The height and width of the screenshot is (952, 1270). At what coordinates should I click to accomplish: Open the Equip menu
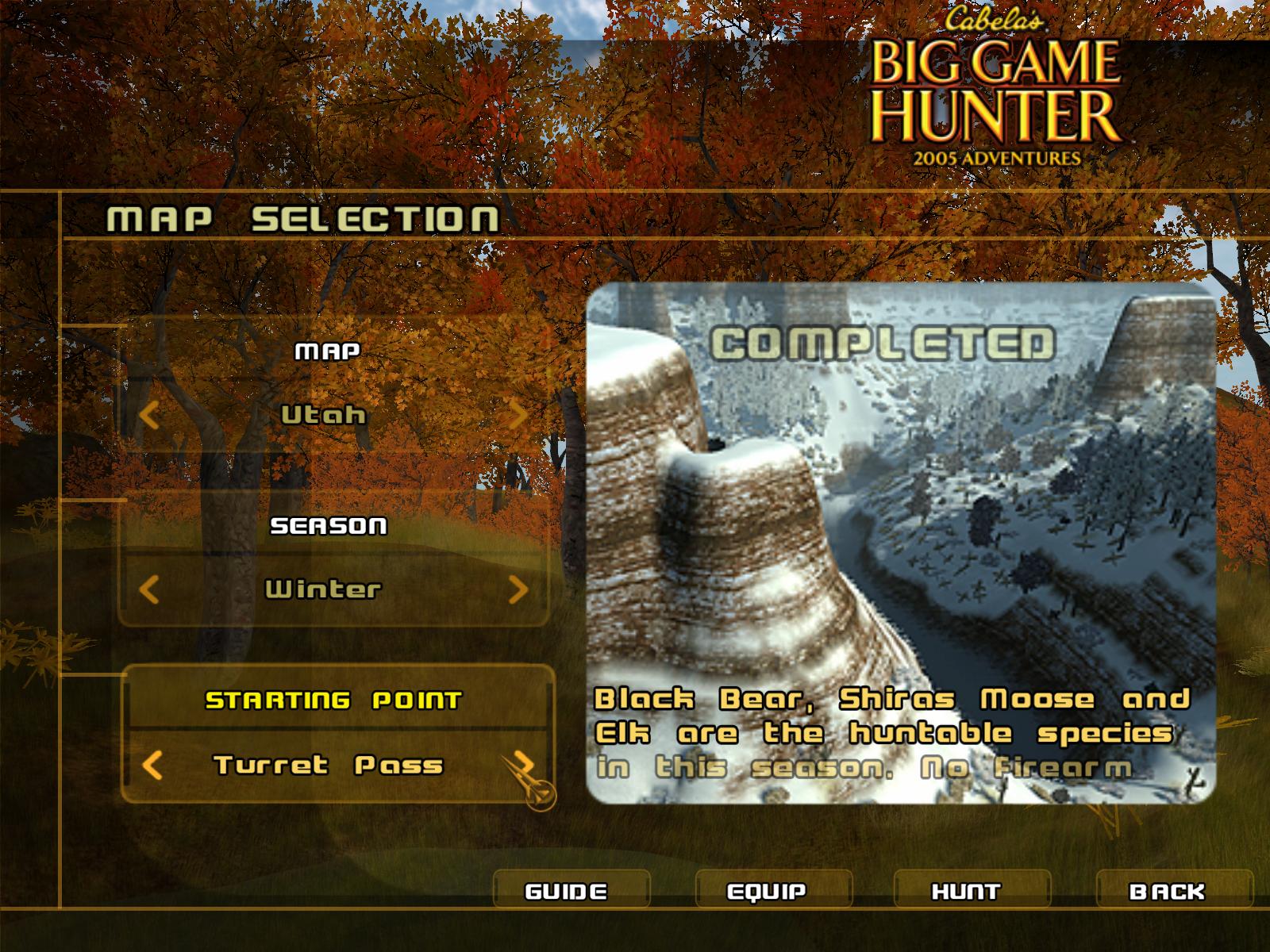tap(767, 891)
